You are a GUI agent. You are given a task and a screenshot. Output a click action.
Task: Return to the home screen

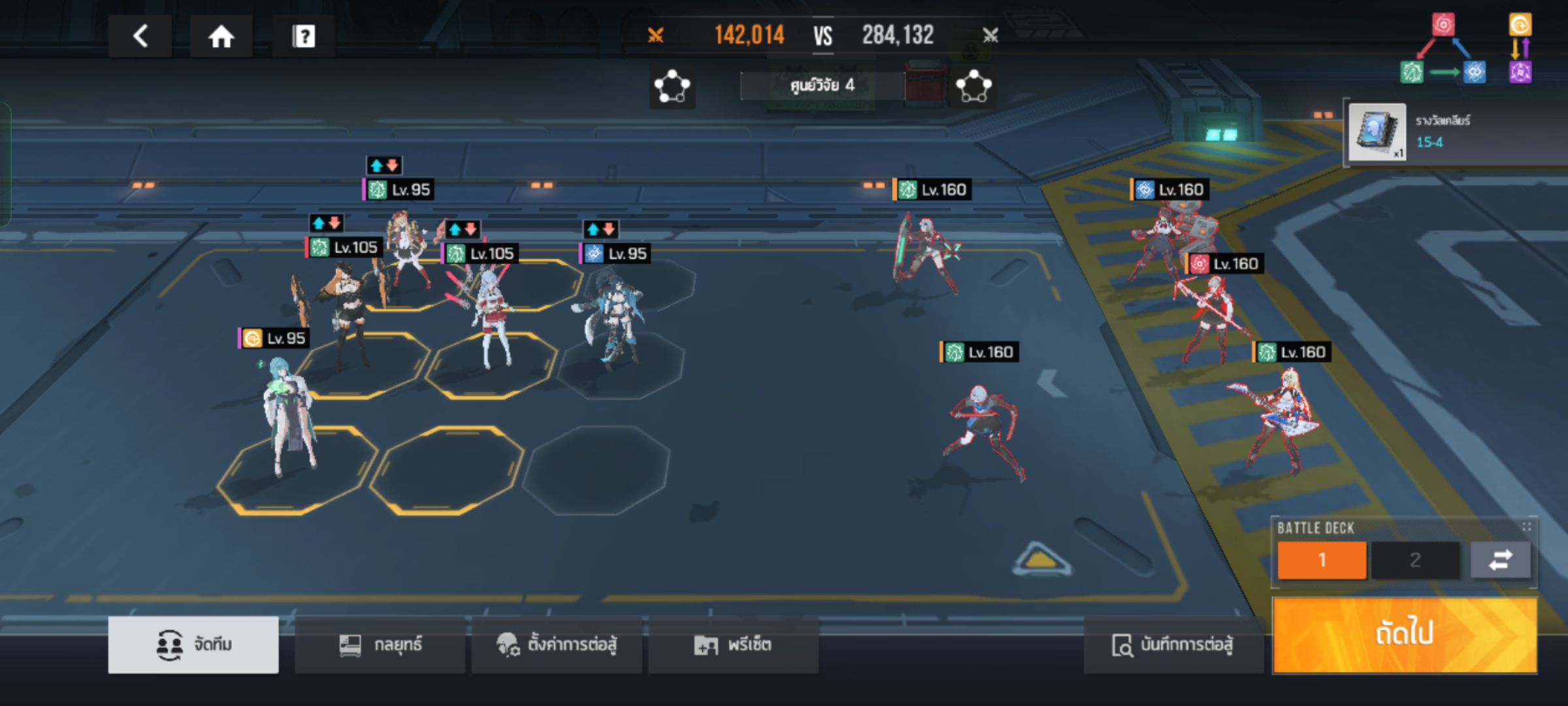pos(221,36)
